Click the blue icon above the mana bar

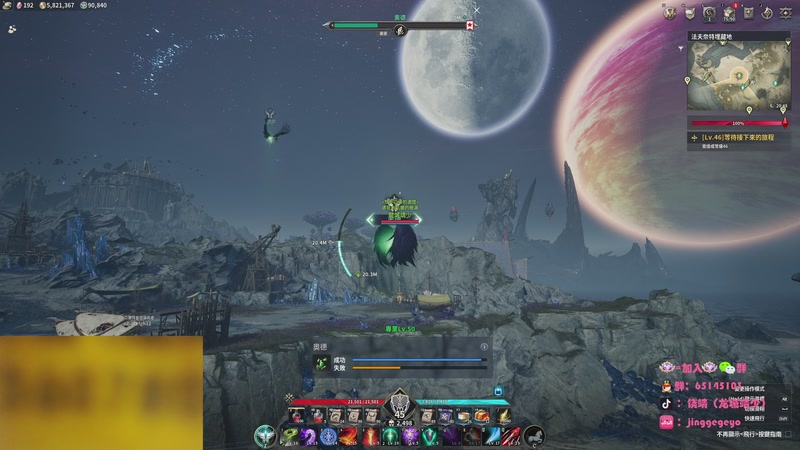[497, 391]
